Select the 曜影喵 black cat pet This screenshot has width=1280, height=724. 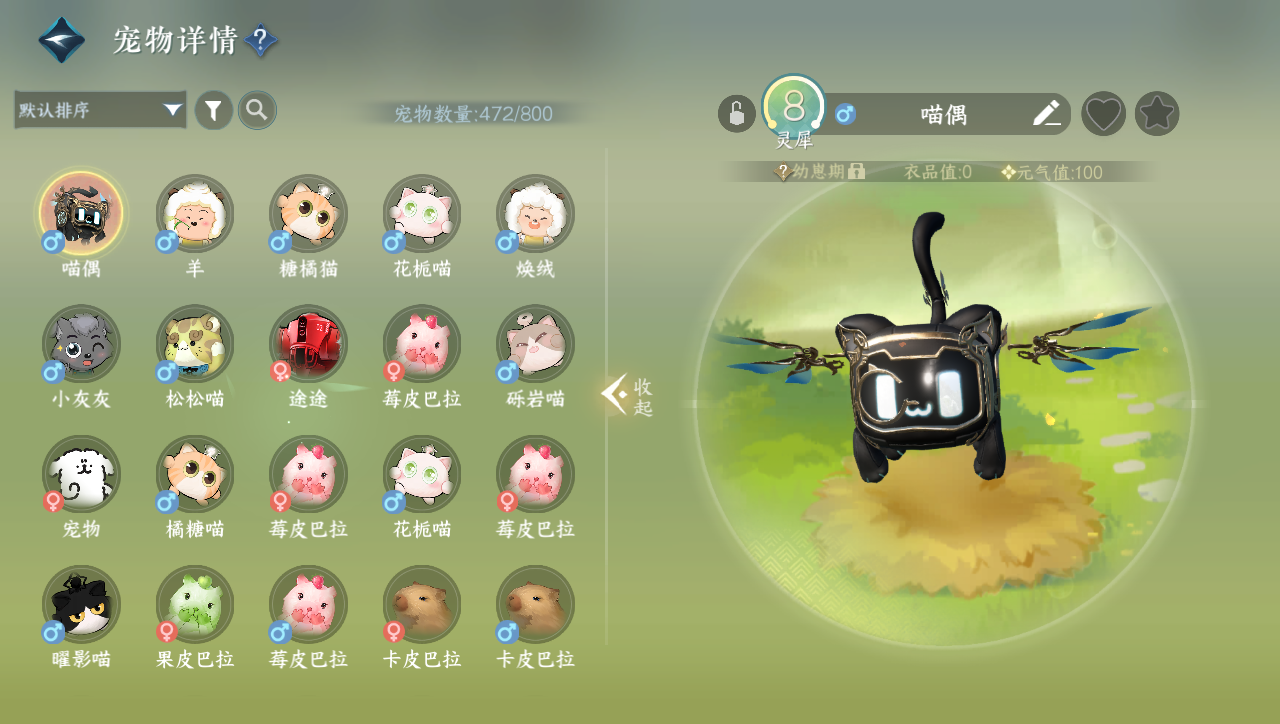click(x=81, y=604)
